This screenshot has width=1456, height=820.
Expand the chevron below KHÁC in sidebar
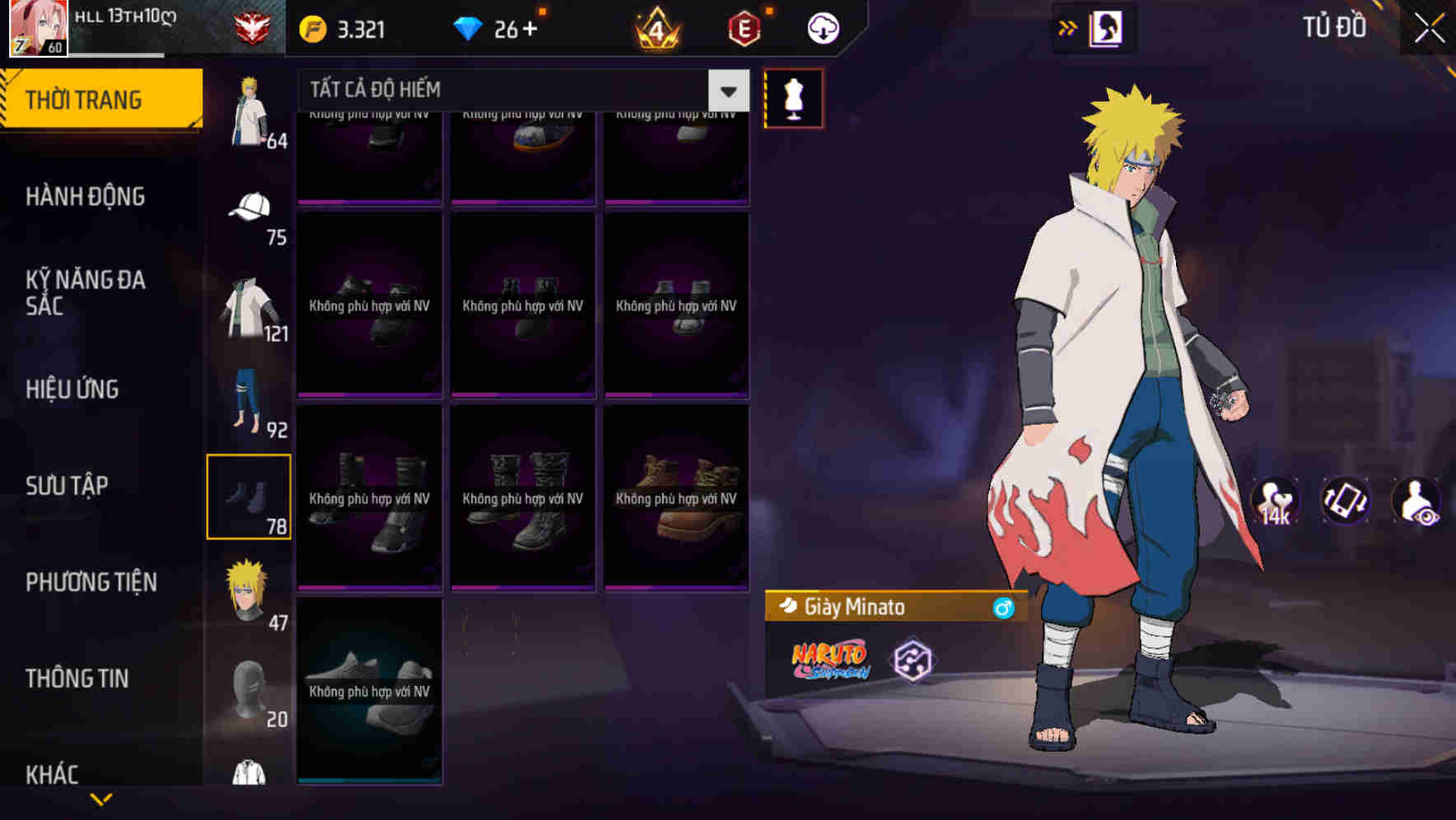pos(101,797)
